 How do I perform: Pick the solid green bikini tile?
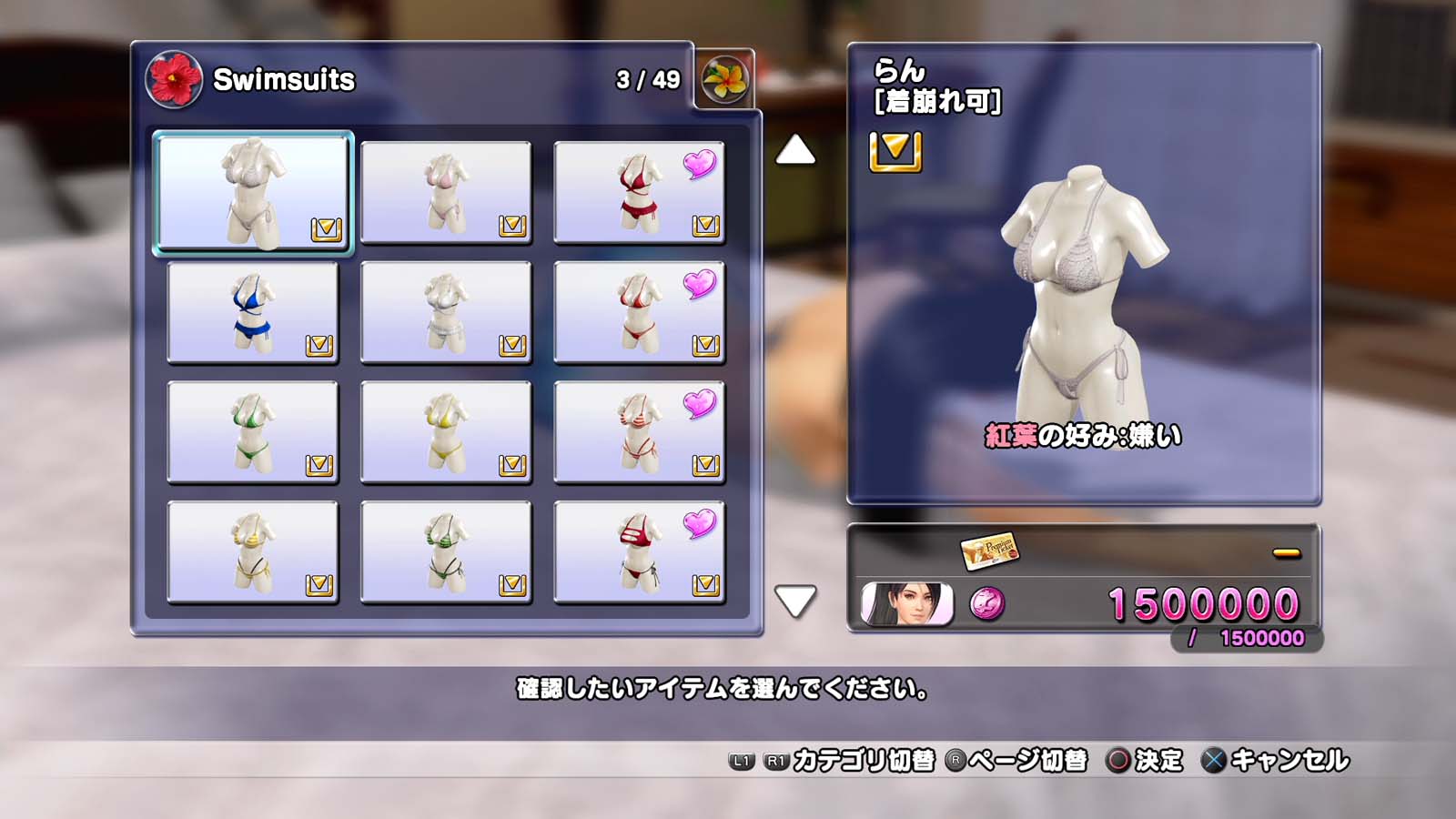point(253,432)
